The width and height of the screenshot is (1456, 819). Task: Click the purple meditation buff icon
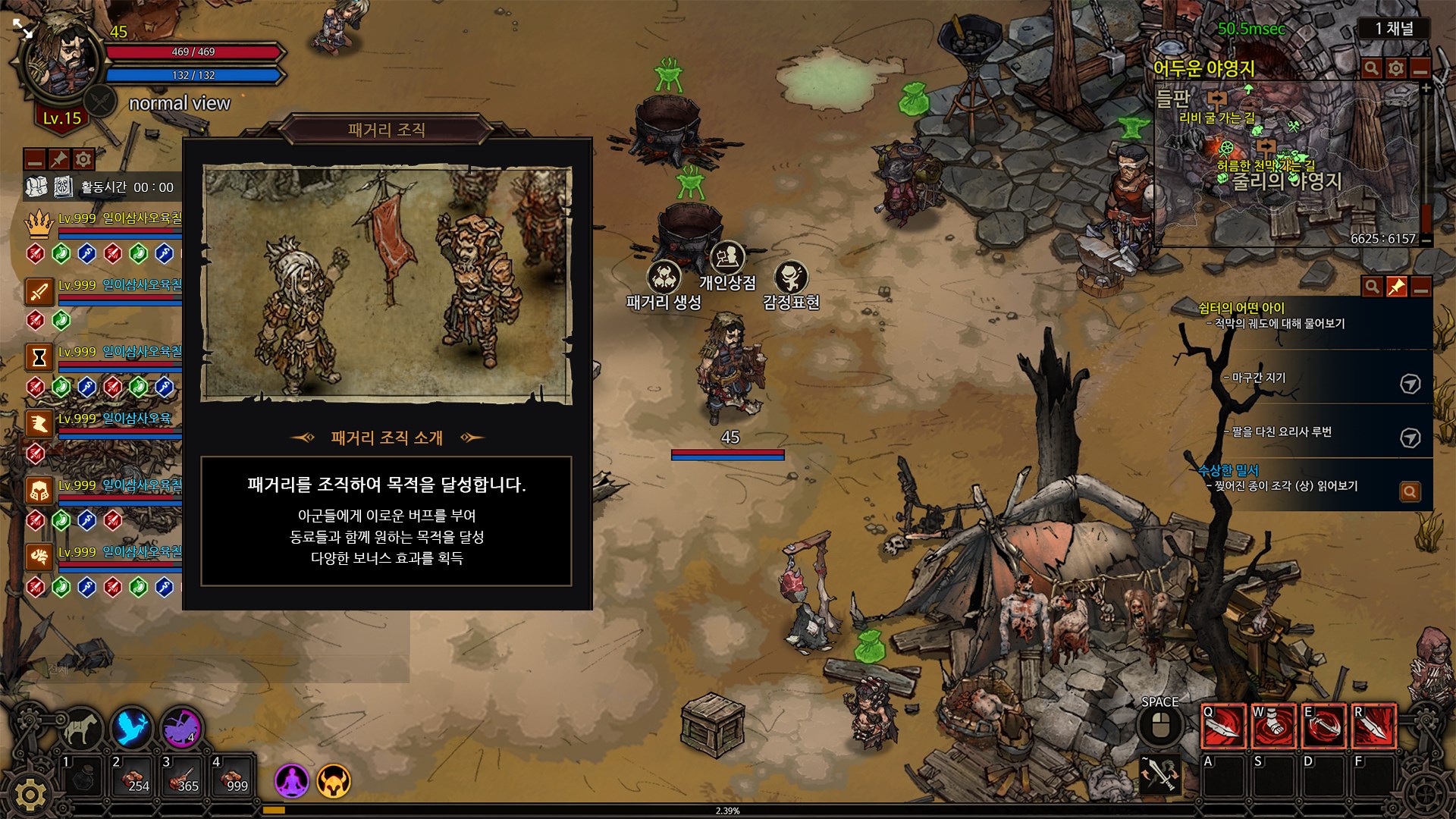292,780
